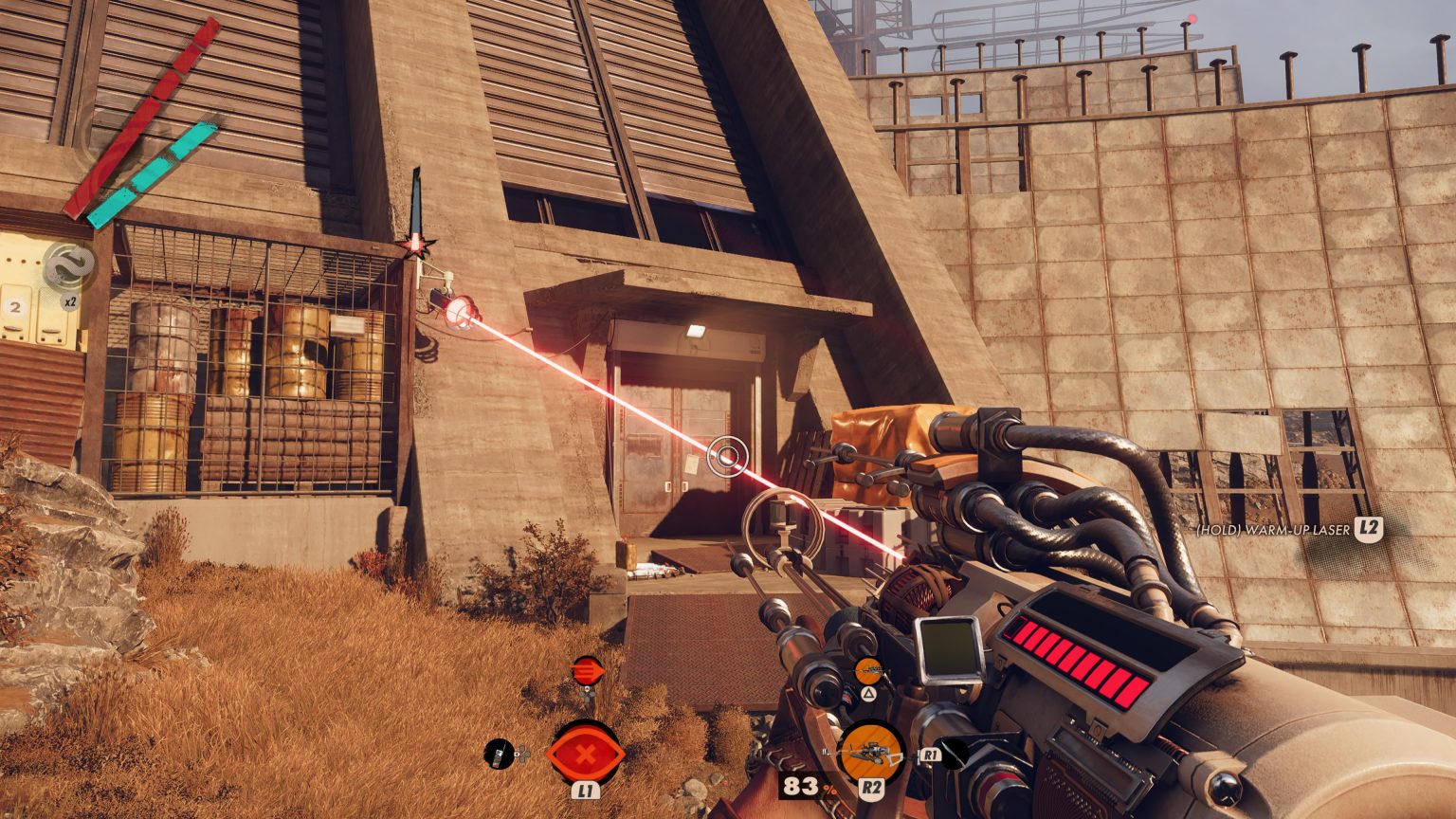This screenshot has height=819, width=1456.
Task: Click the center crosshair reticle
Action: pyautogui.click(x=728, y=456)
